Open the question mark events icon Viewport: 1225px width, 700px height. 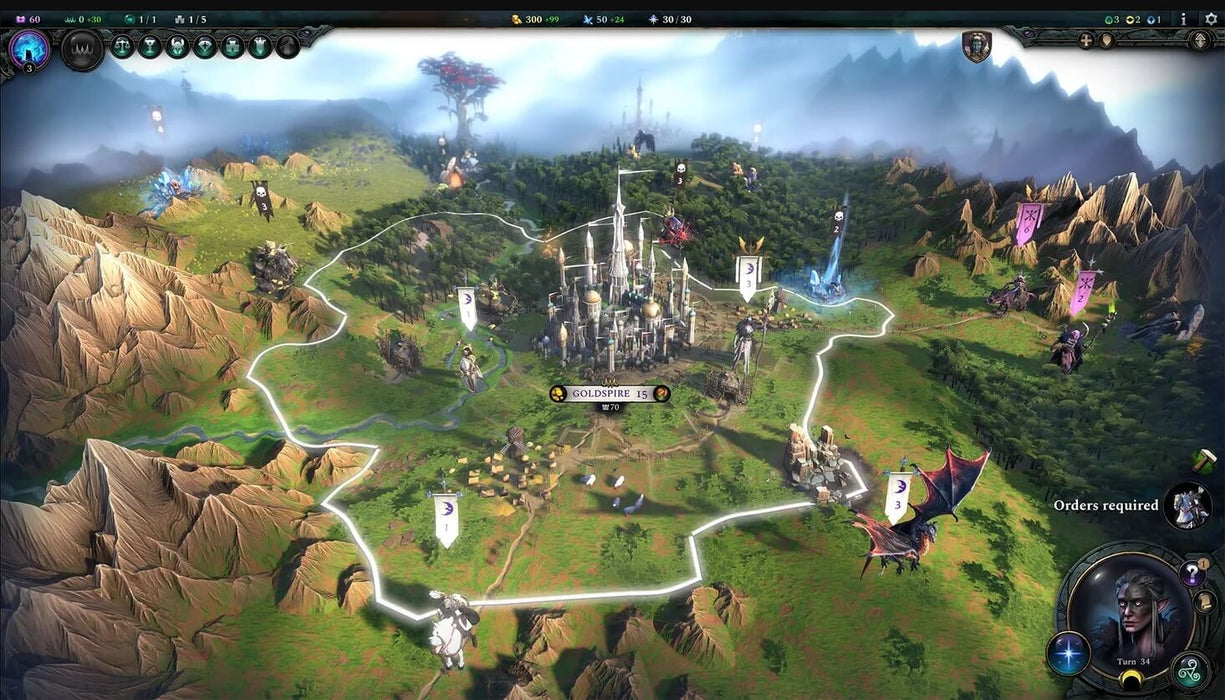[x=1192, y=573]
